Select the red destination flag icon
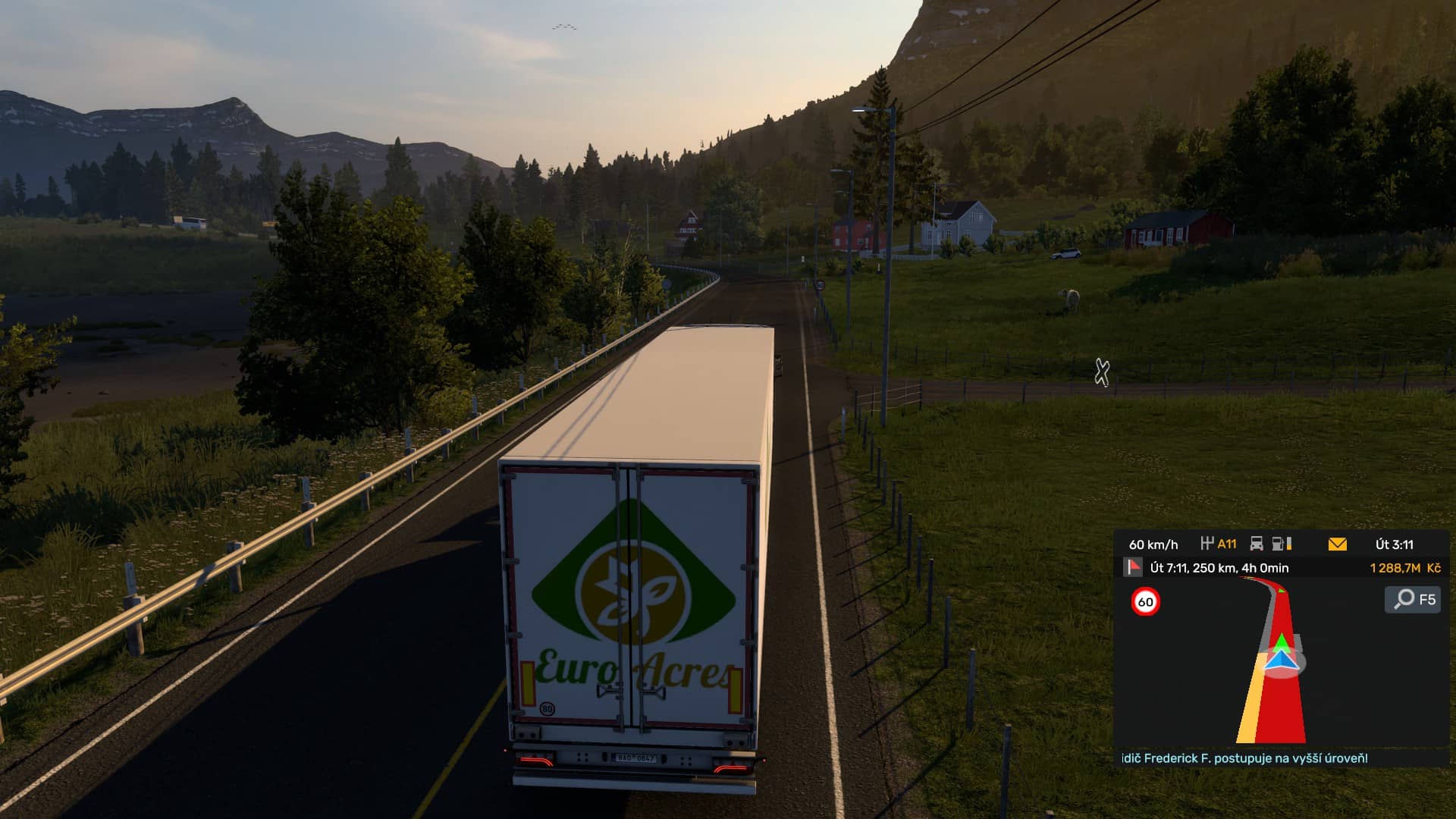This screenshot has width=1456, height=819. (1133, 567)
